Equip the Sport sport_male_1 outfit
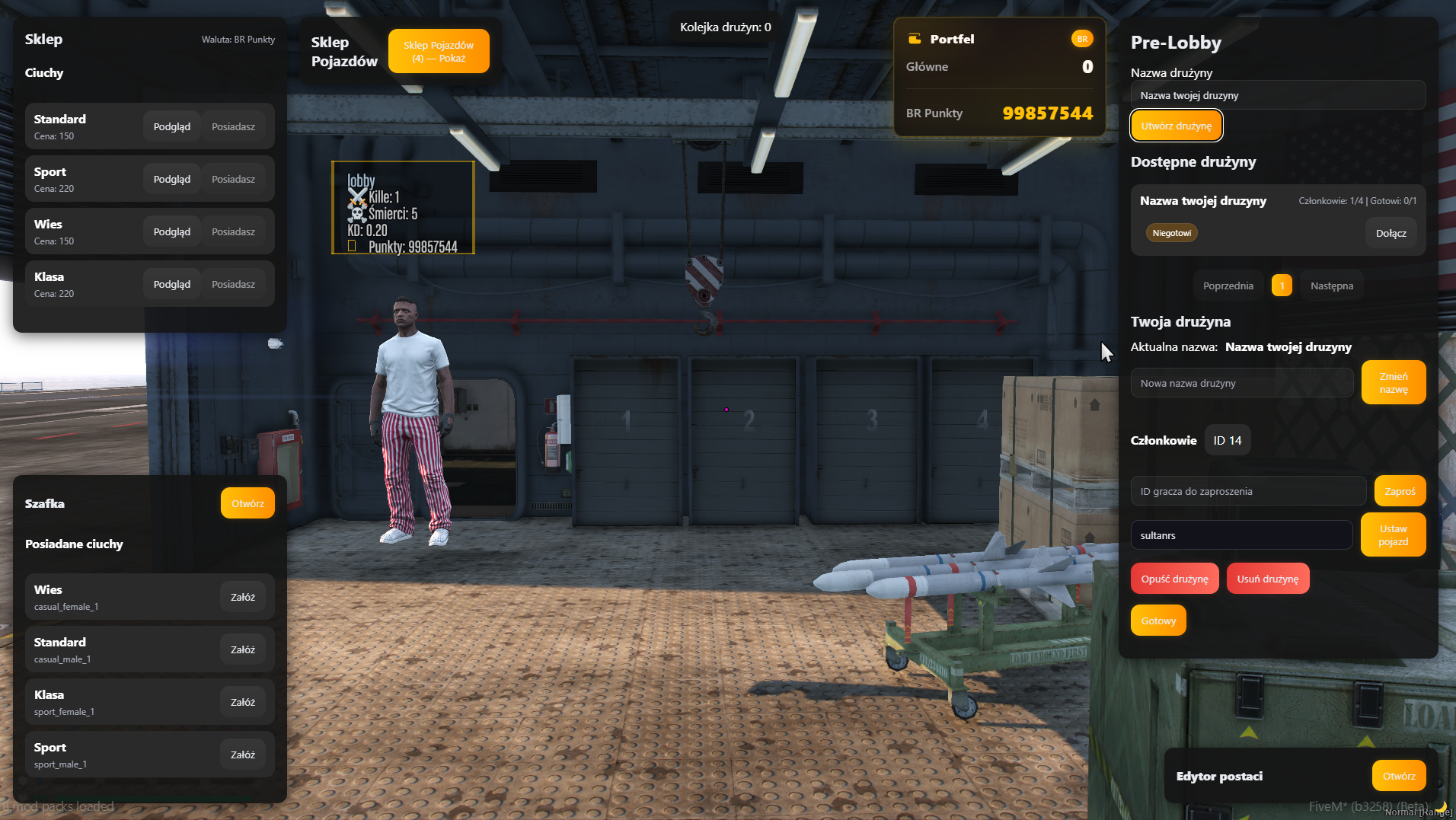Image resolution: width=1456 pixels, height=820 pixels. 243,755
